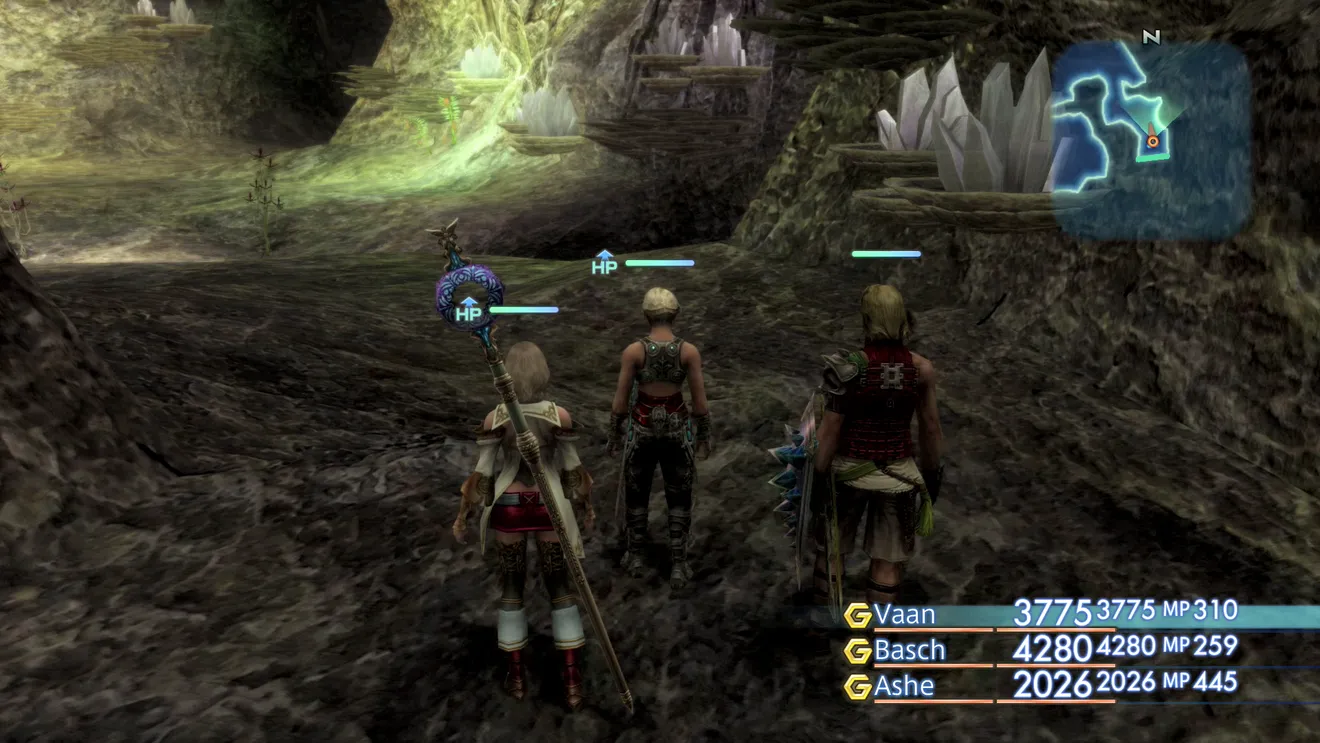Toggle the gambit icon beside Ashe
Image resolution: width=1320 pixels, height=743 pixels.
[857, 687]
